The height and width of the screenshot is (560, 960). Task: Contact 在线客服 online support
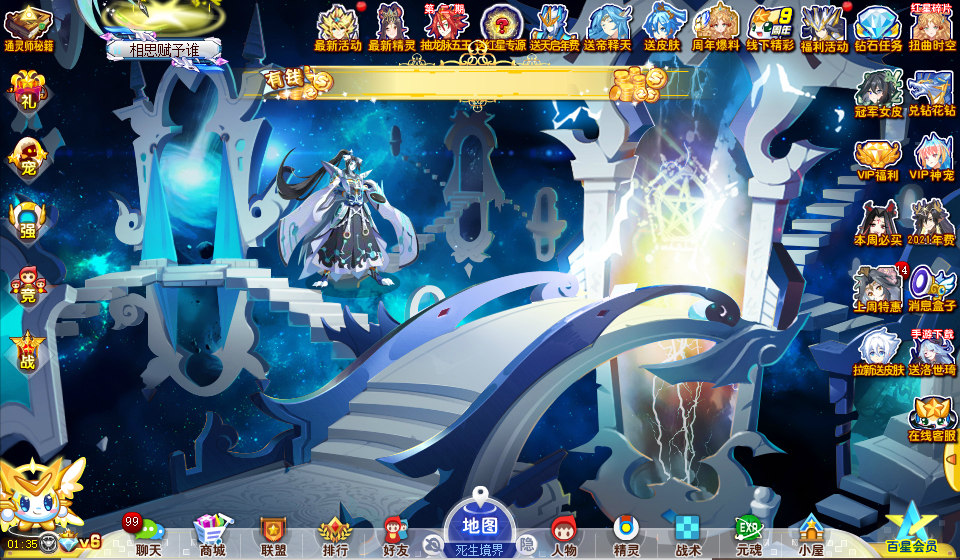pos(932,419)
